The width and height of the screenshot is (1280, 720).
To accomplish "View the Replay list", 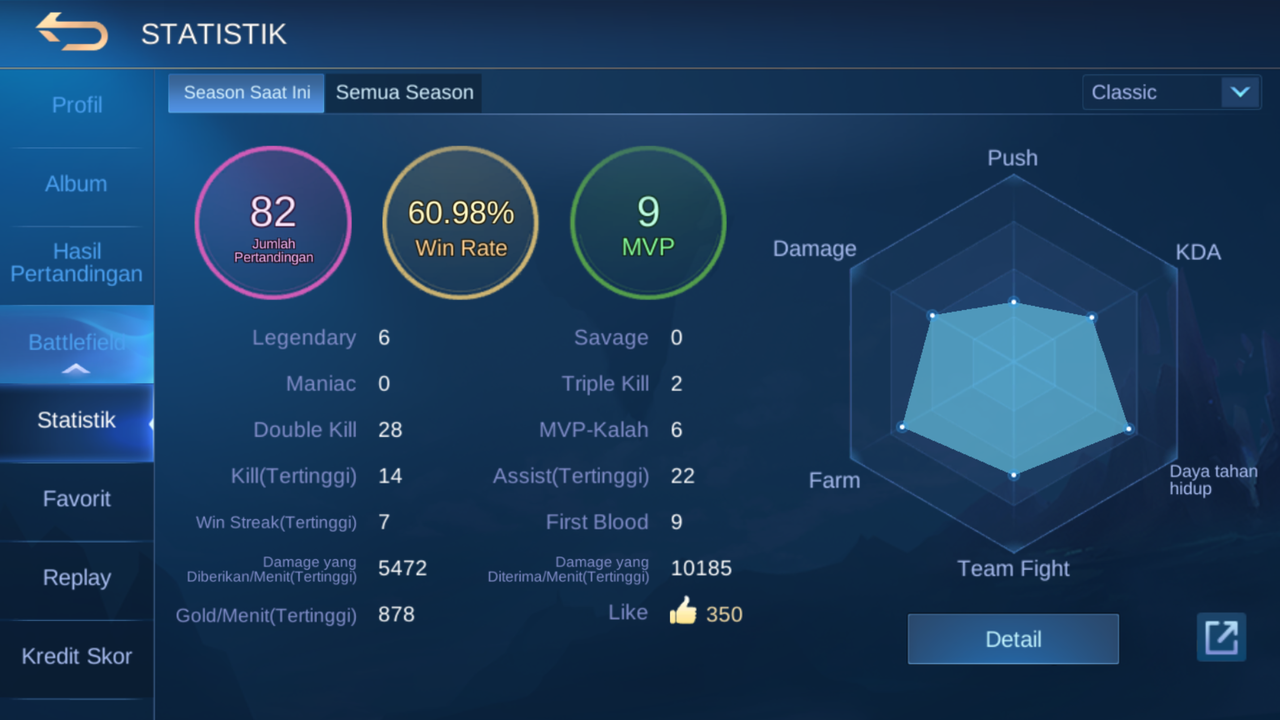I will tap(76, 578).
